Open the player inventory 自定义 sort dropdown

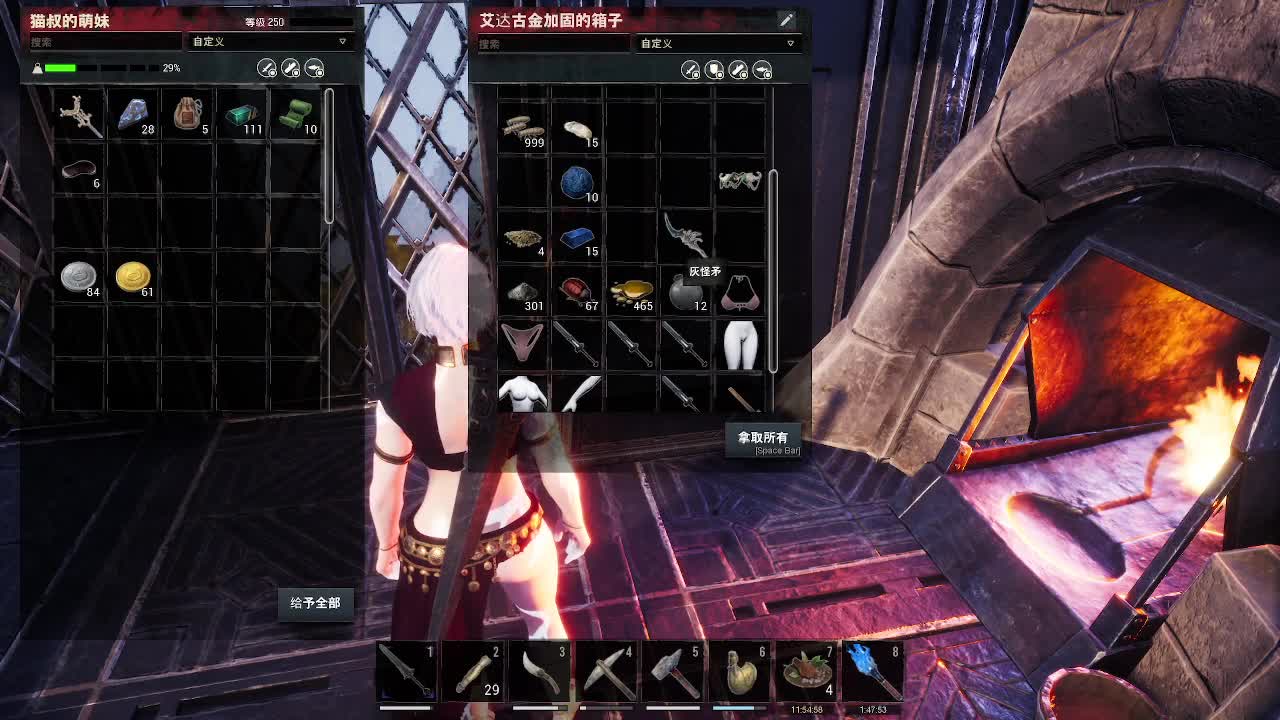click(x=270, y=42)
